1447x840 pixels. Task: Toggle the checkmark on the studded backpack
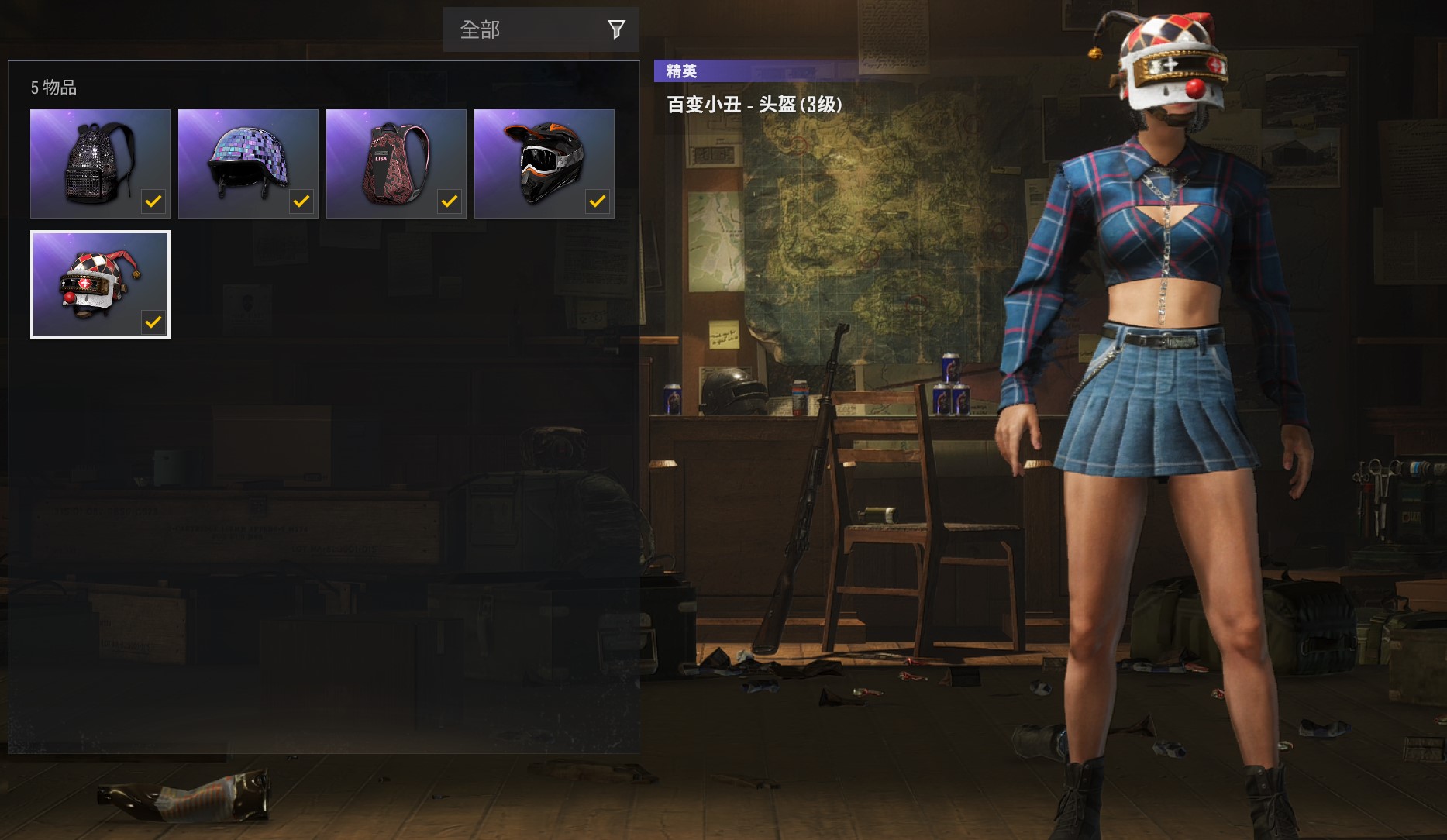pyautogui.click(x=153, y=201)
